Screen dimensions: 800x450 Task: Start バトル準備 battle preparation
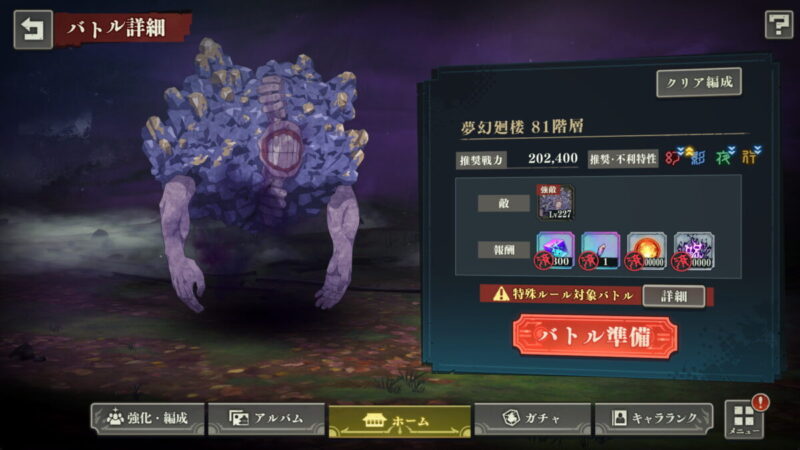pyautogui.click(x=595, y=337)
